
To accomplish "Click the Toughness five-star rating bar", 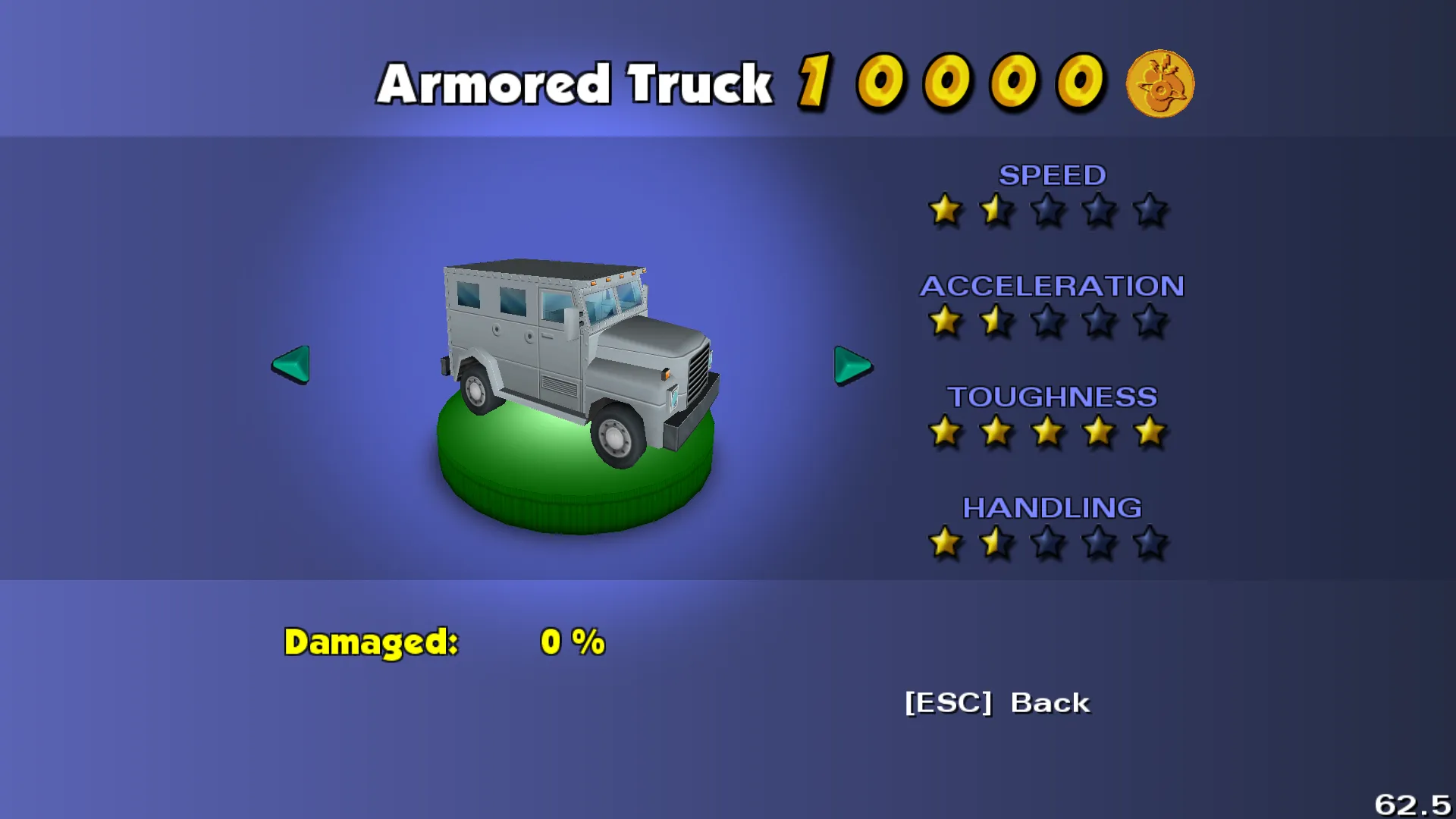I will click(1047, 431).
